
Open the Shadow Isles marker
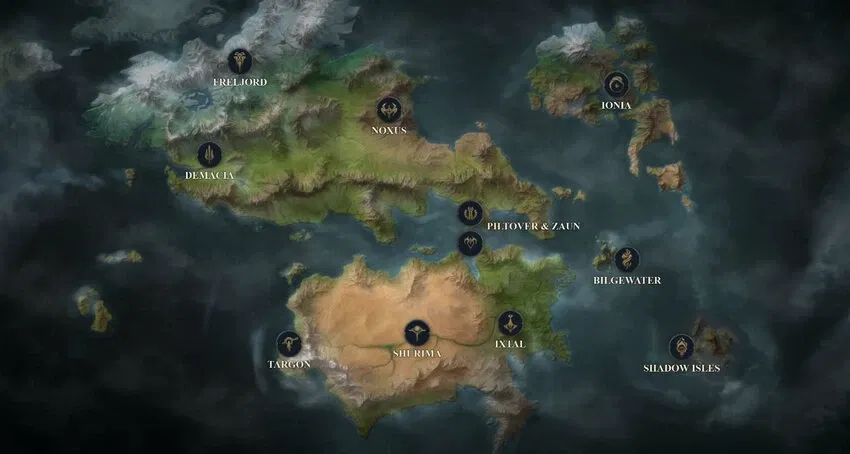(x=681, y=347)
